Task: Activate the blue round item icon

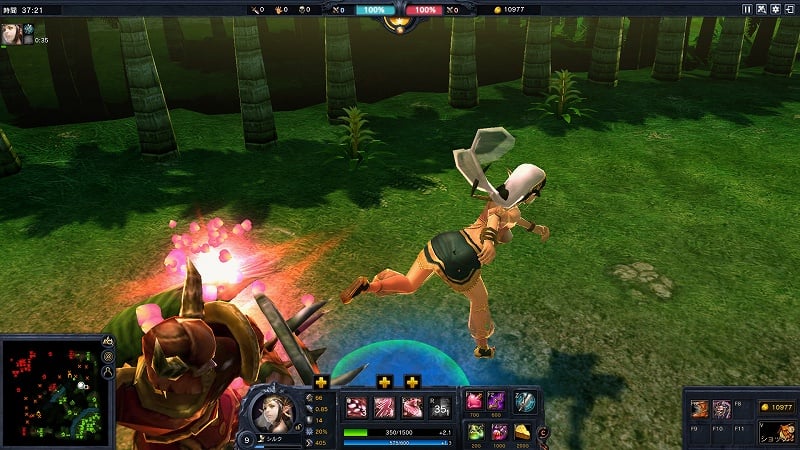Action: [525, 402]
